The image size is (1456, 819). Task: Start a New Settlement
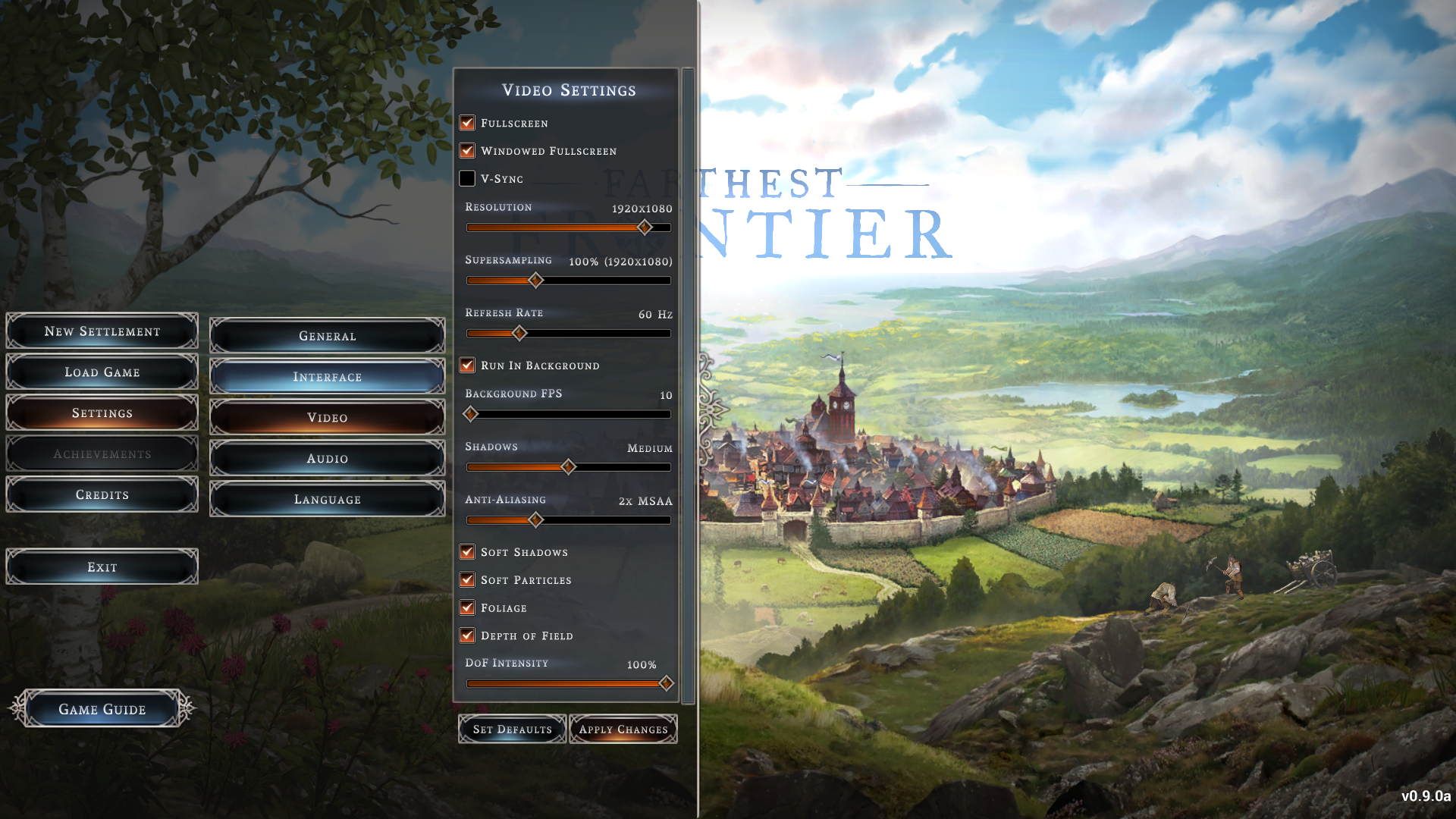(102, 331)
